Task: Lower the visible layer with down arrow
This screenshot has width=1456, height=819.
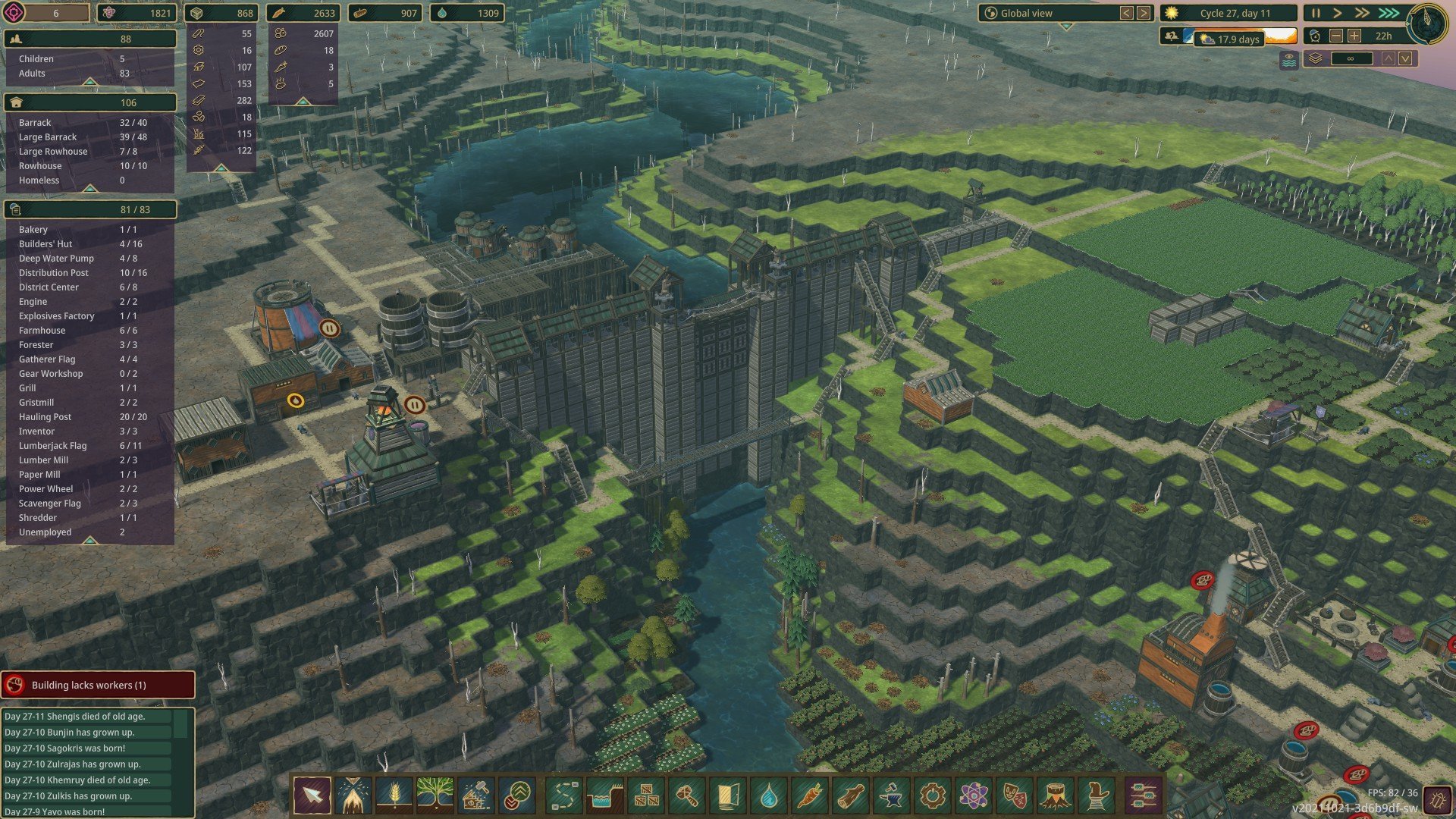Action: [1406, 58]
